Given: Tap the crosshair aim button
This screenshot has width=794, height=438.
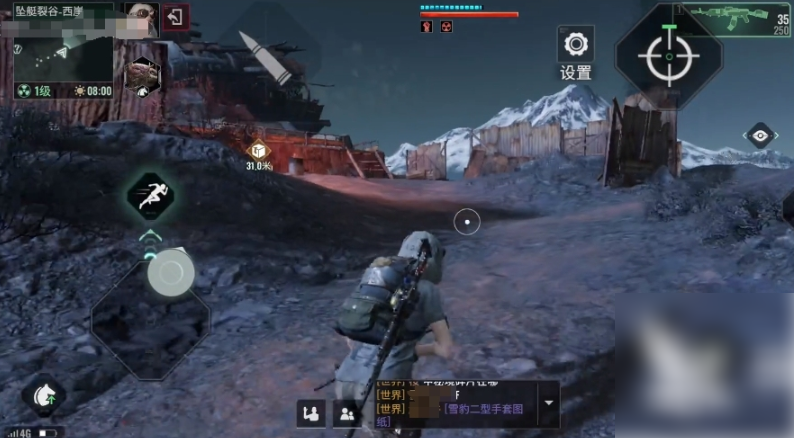Looking at the screenshot, I should tap(667, 57).
